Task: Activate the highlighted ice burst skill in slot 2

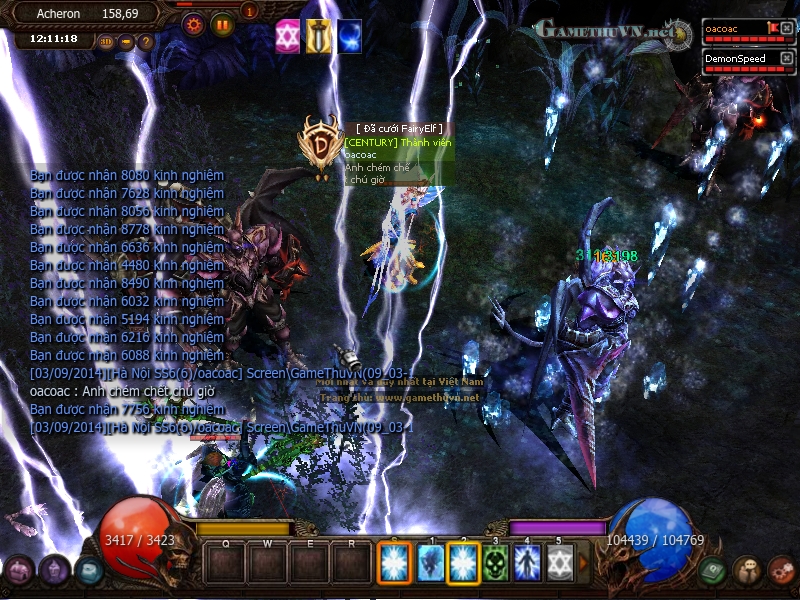Action: click(x=464, y=563)
